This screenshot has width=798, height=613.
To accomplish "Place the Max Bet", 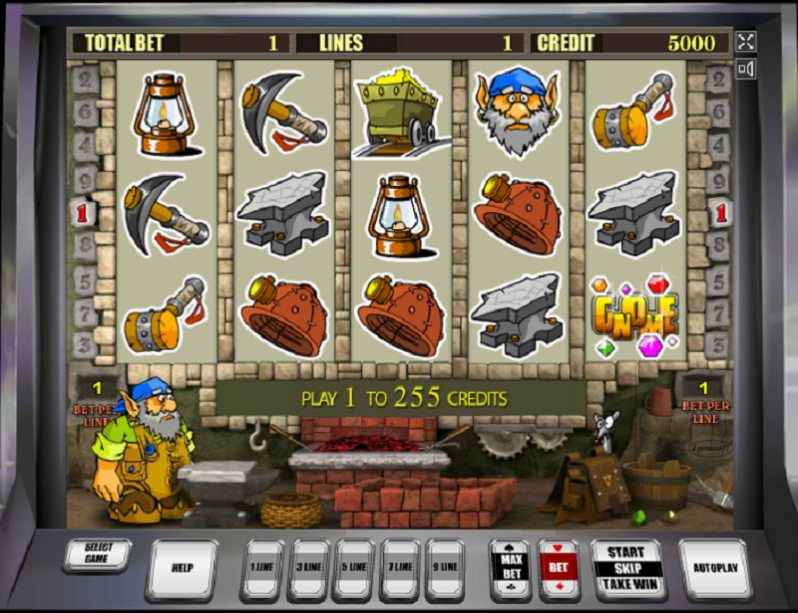I will (510, 568).
